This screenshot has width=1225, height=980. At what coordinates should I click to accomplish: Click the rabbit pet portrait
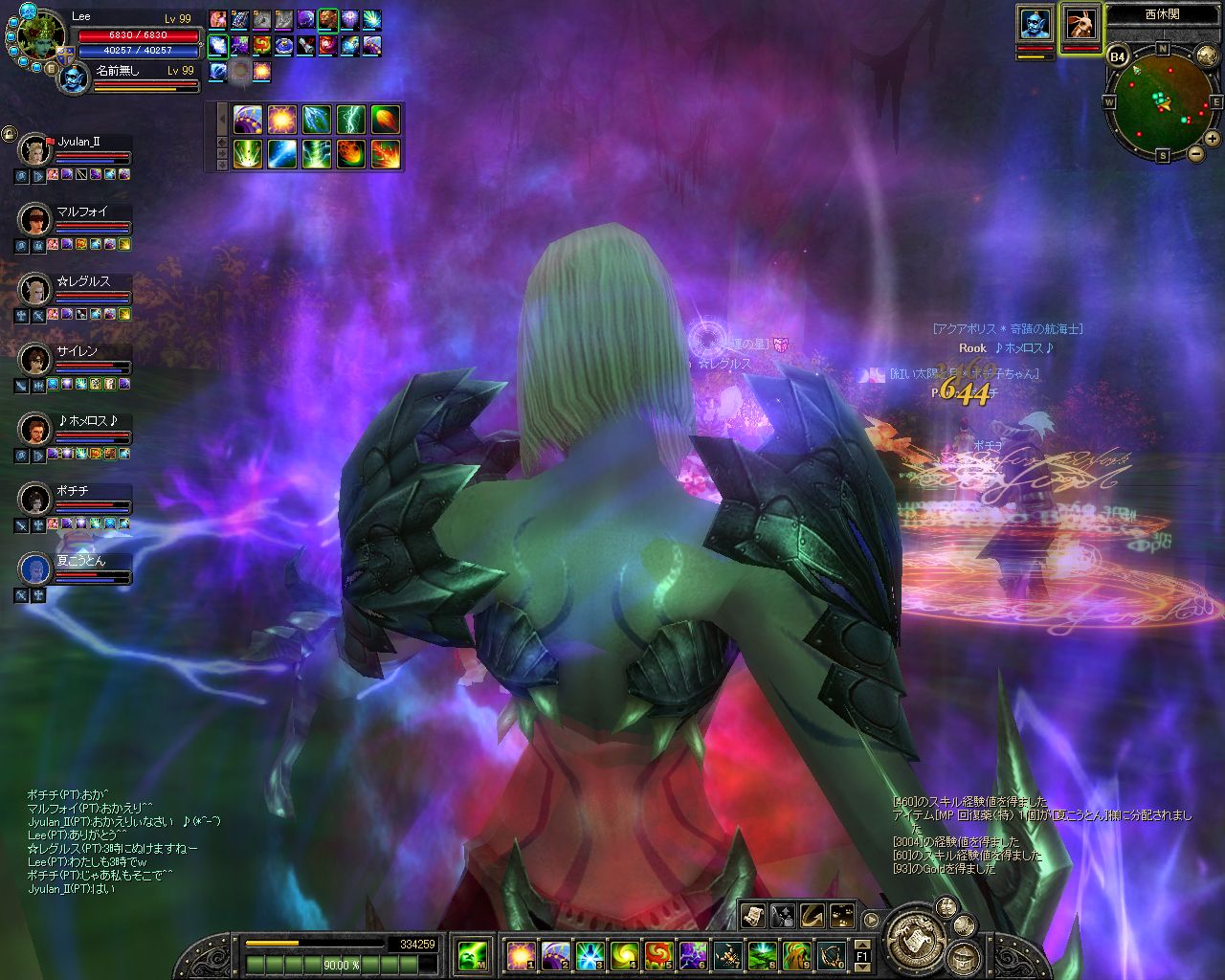coord(1081,23)
